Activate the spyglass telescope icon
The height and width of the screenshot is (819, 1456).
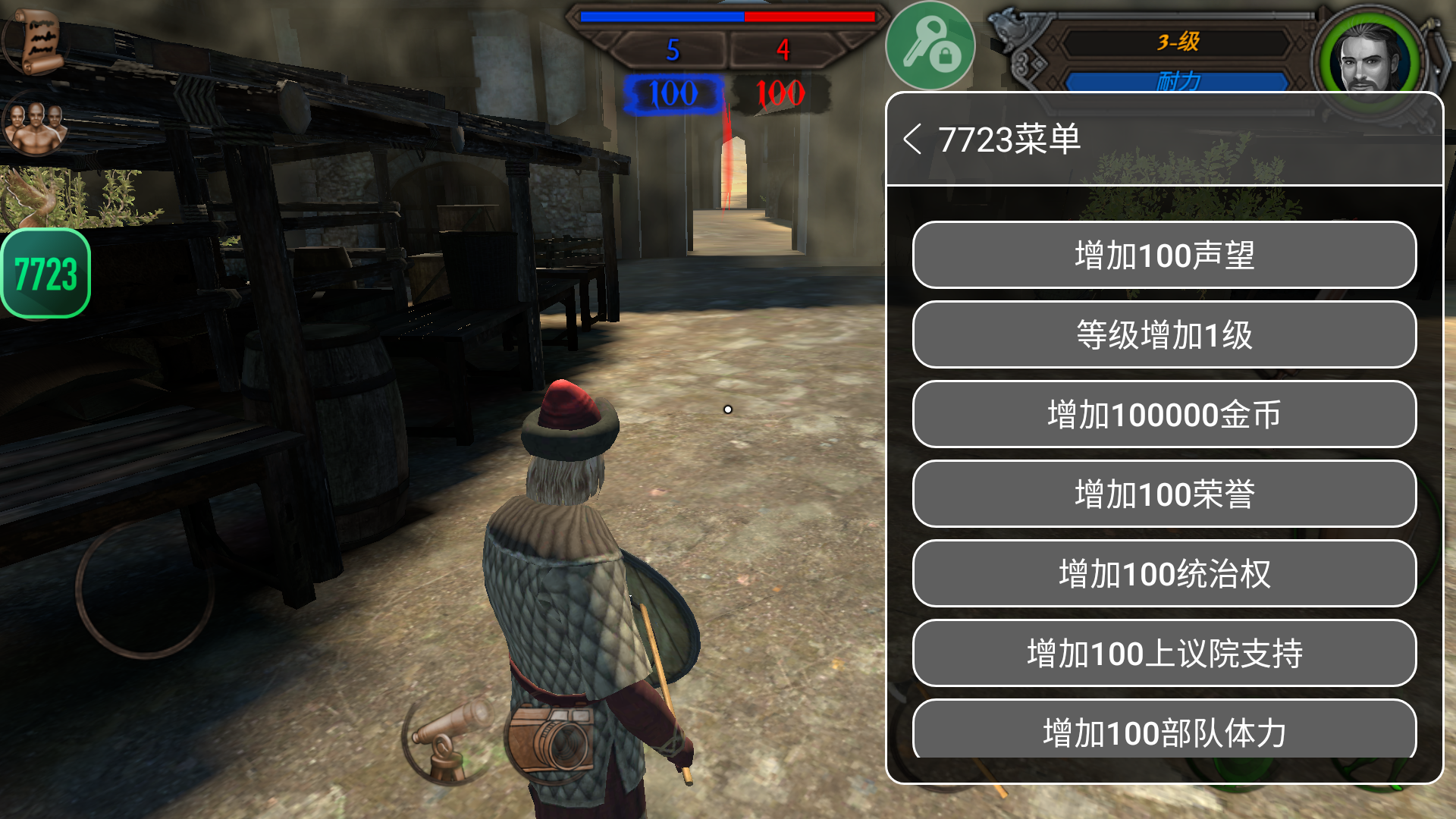point(447,739)
